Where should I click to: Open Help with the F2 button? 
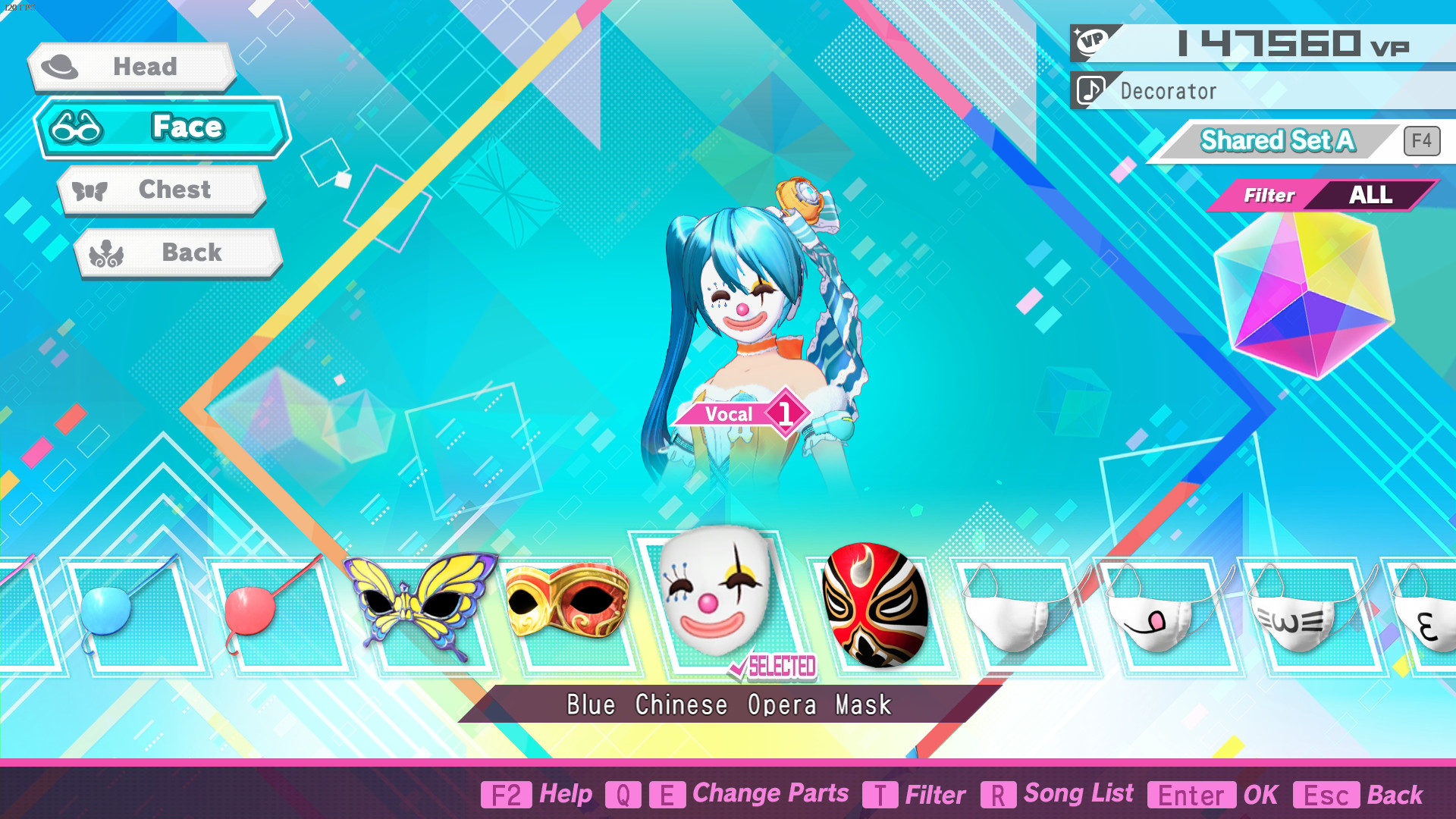507,795
